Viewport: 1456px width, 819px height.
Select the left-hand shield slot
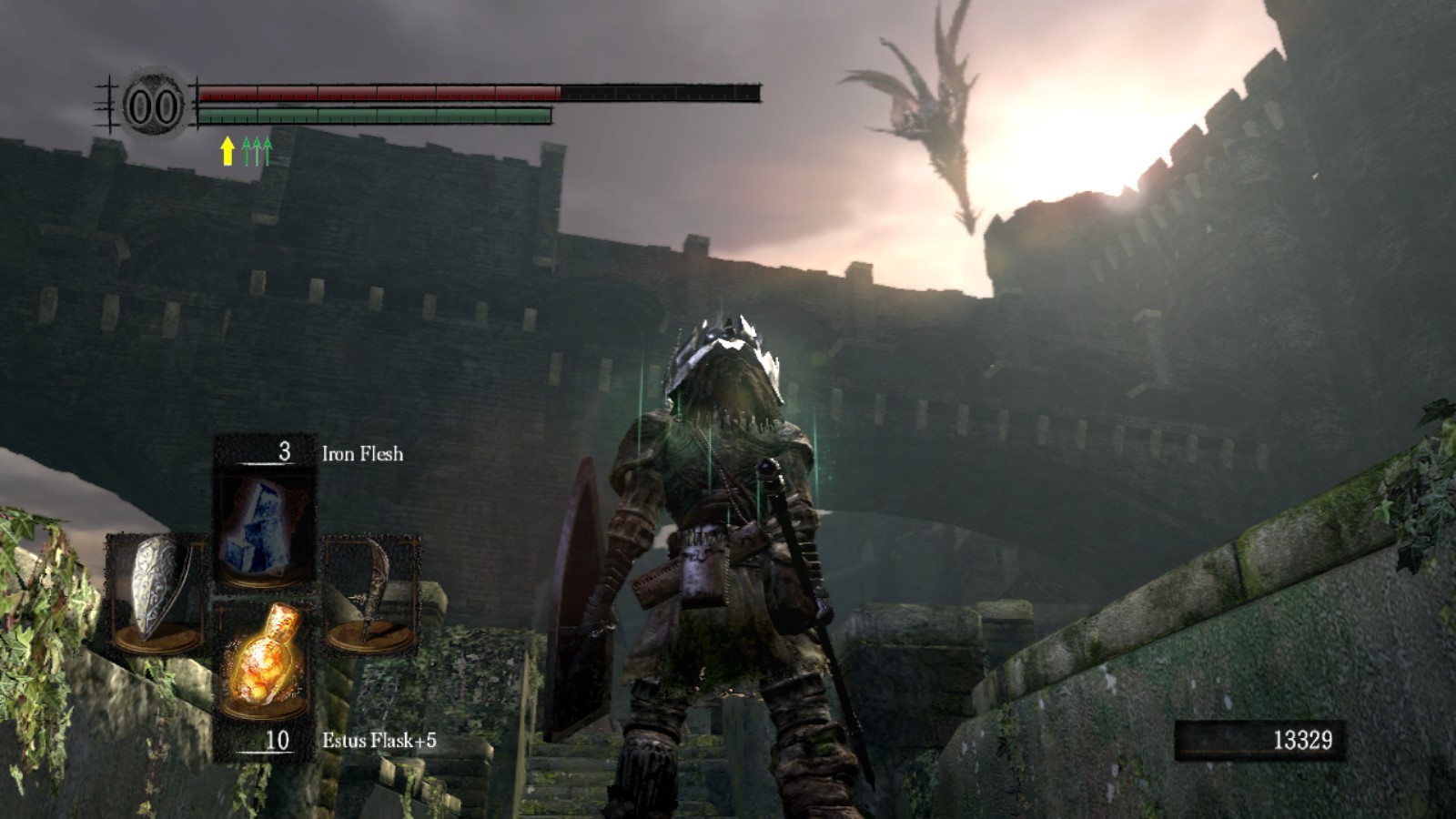coord(157,591)
